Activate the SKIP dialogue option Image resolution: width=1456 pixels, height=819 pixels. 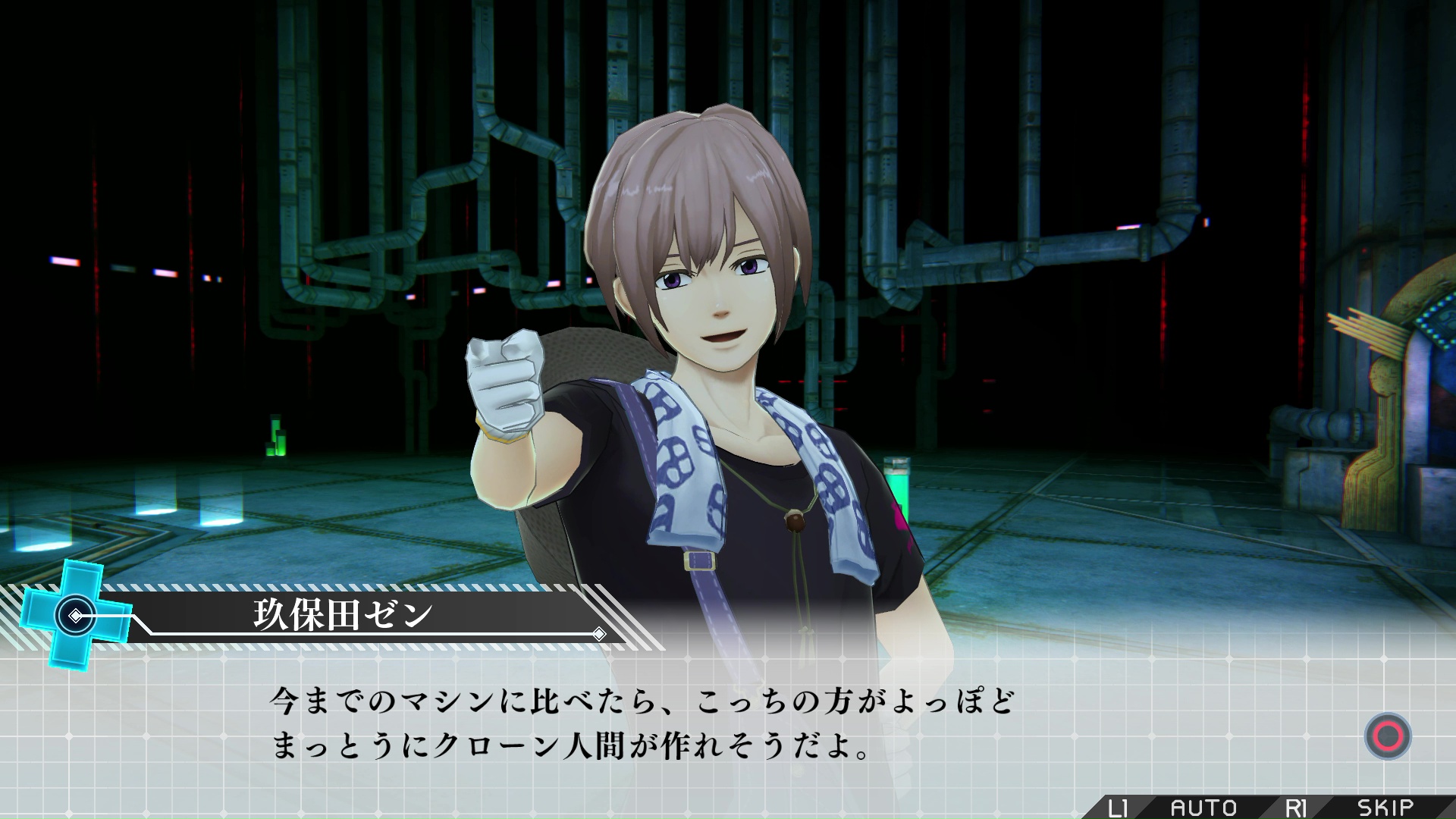point(1385,807)
